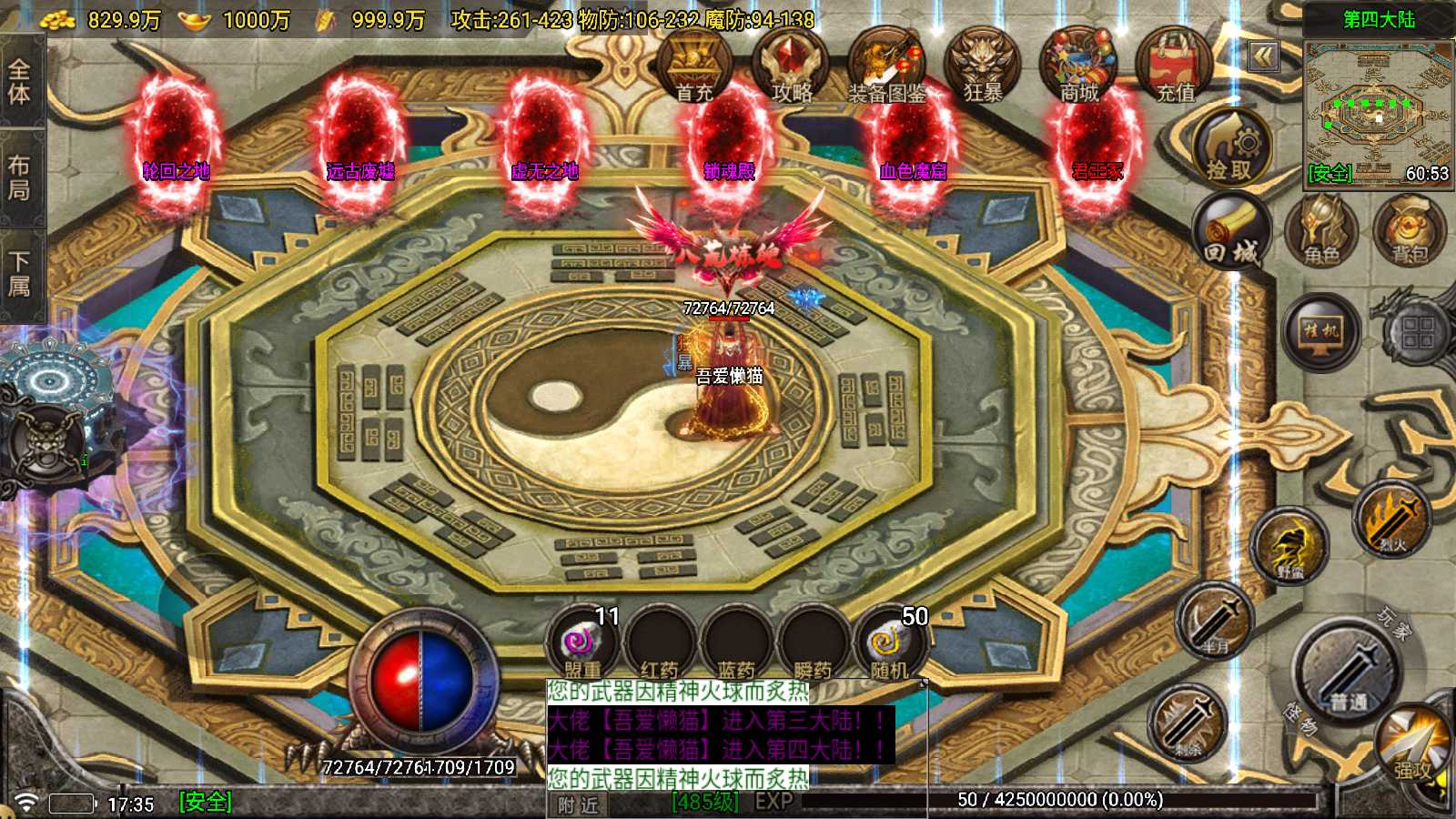Activate the 狂暴 berserk icon
Image resolution: width=1456 pixels, height=819 pixels.
[x=983, y=64]
